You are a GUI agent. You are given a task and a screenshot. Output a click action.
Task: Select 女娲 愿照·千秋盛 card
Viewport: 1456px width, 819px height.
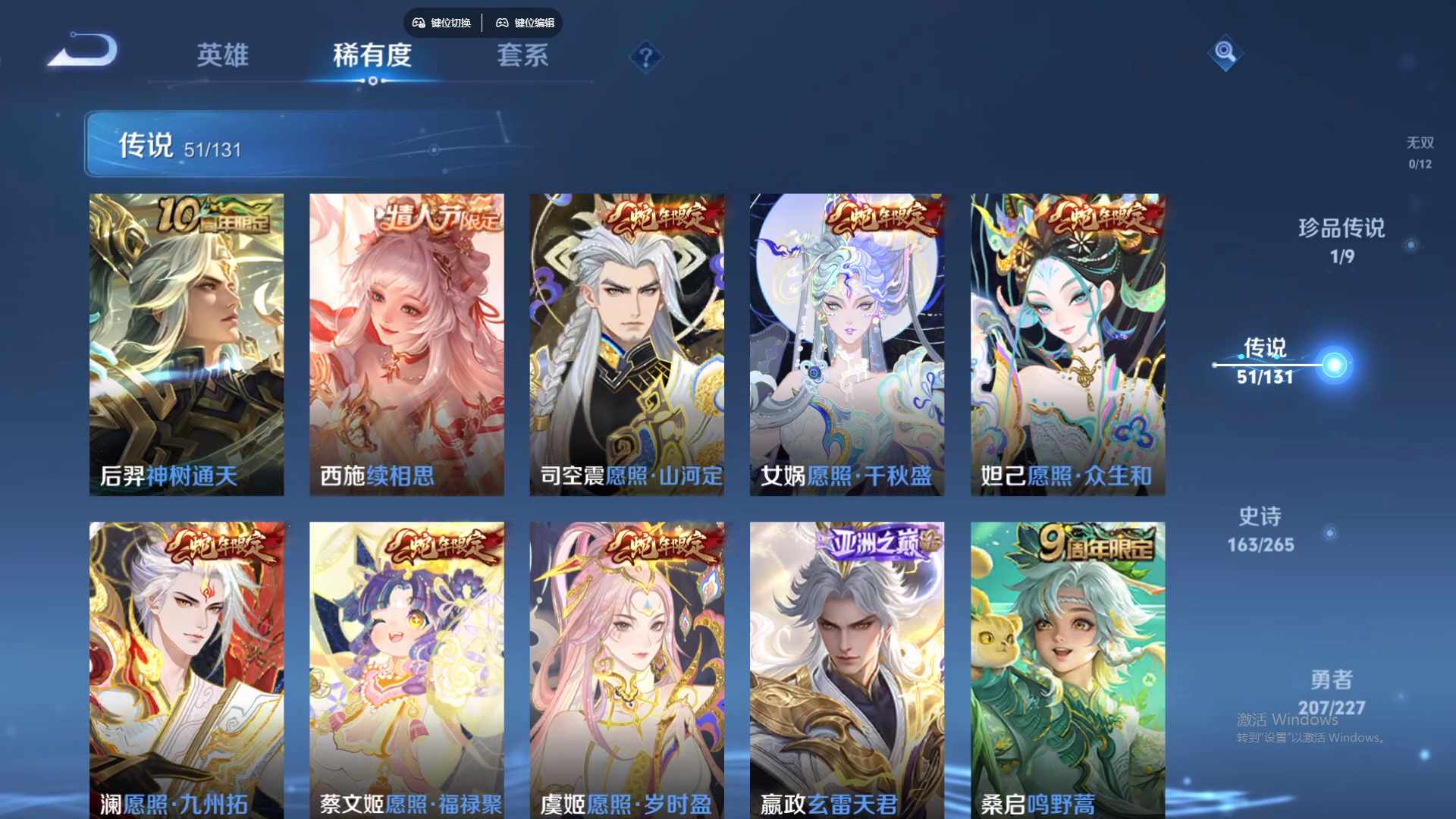(x=848, y=343)
